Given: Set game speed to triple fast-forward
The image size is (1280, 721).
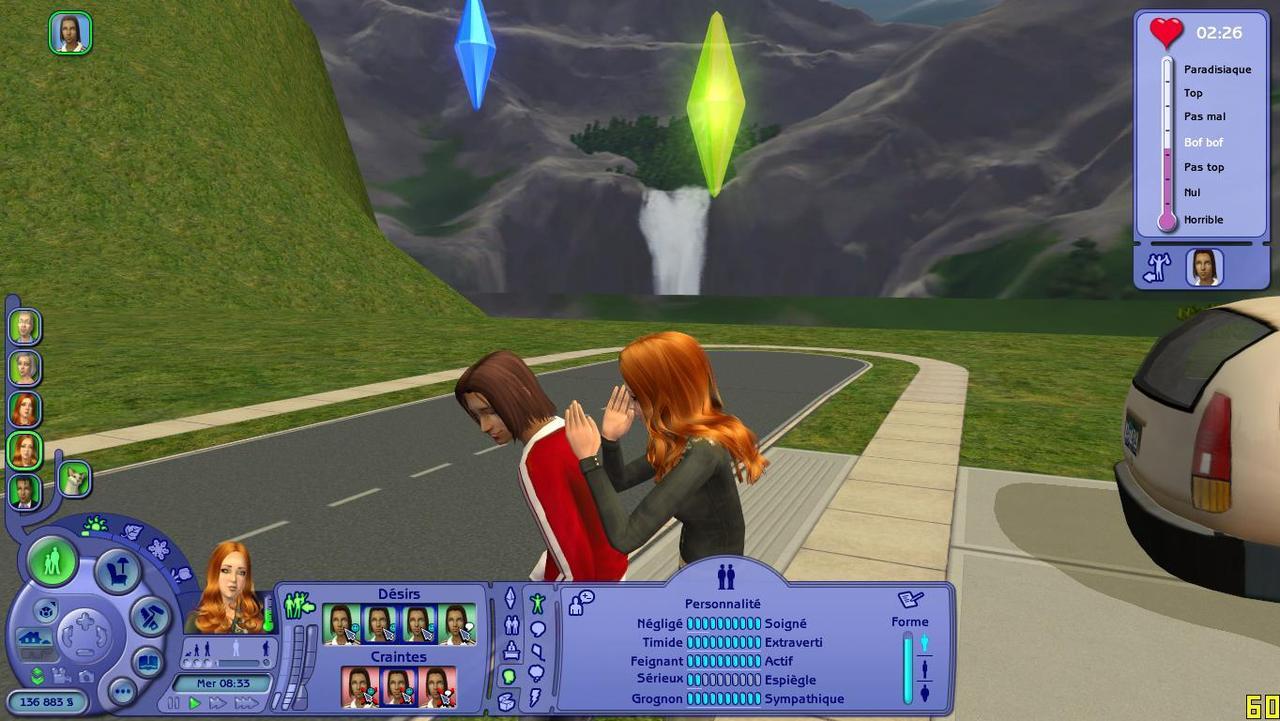Looking at the screenshot, I should click(x=246, y=703).
